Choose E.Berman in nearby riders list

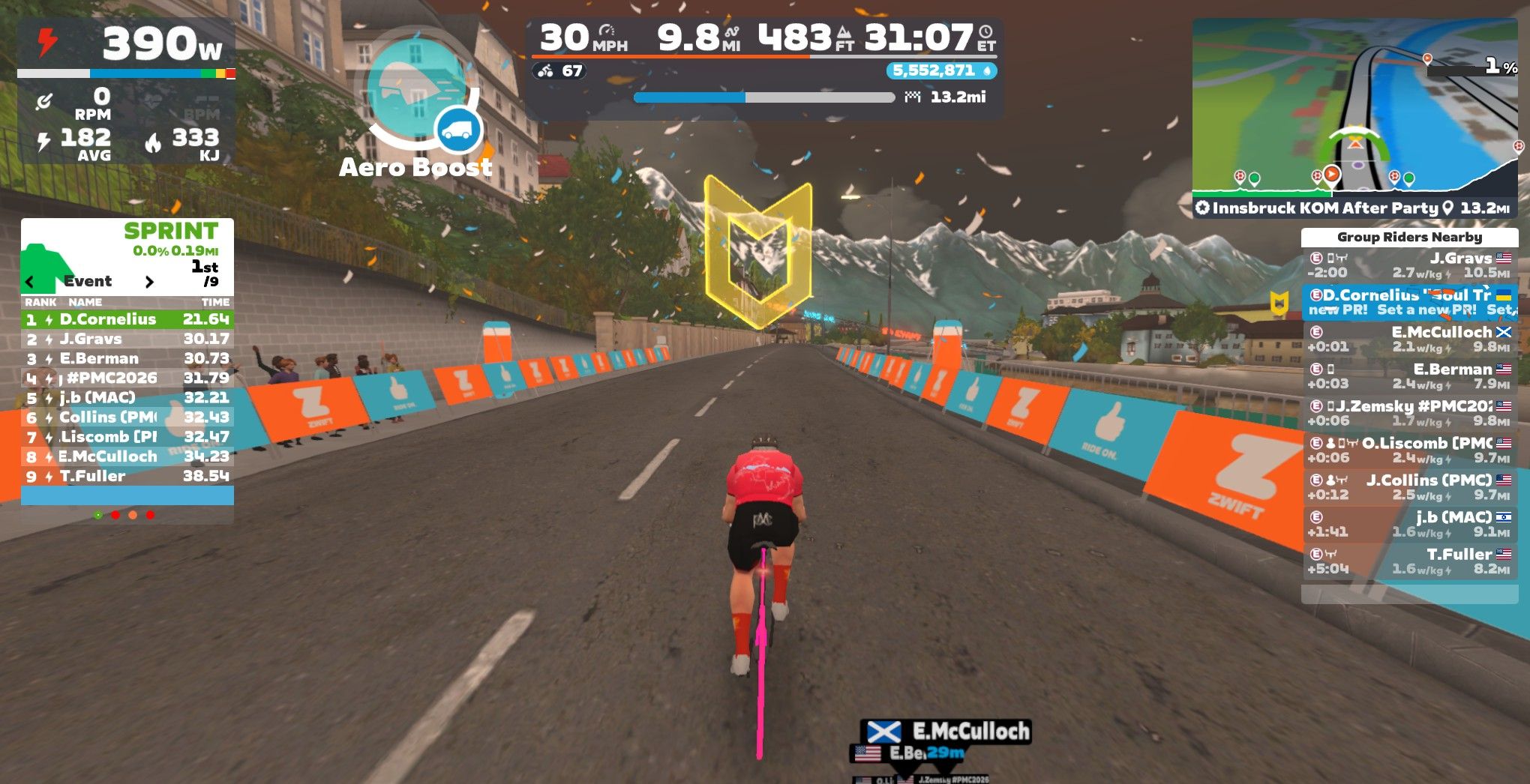pos(1408,376)
